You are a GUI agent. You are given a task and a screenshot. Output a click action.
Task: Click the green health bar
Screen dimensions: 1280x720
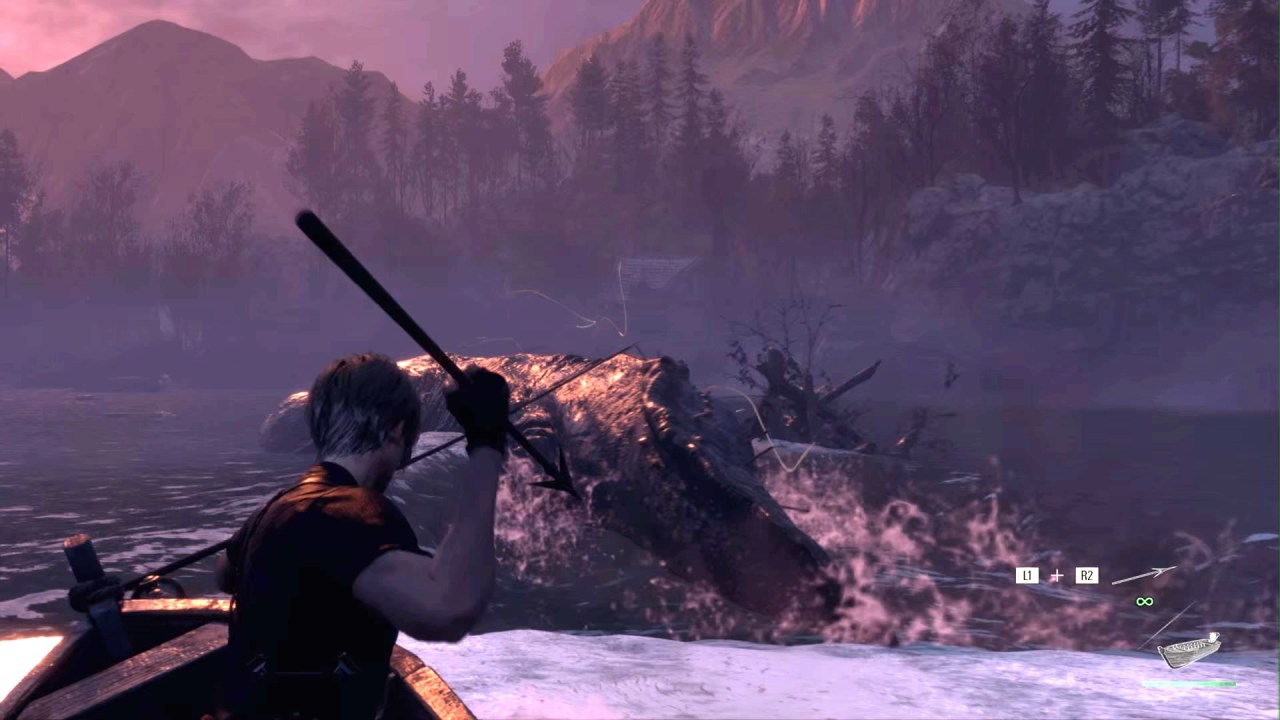(x=1189, y=683)
